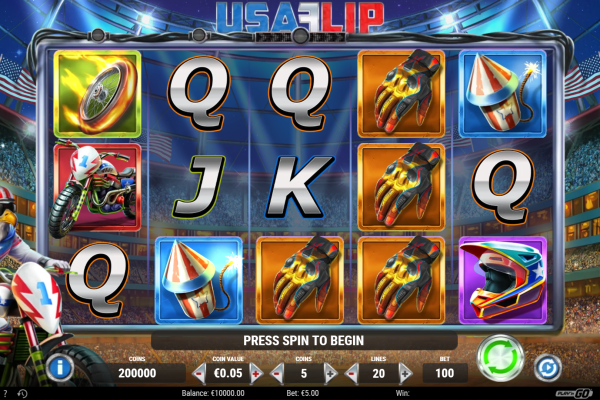Lower the number of coins per line
600x400 pixels.
click(278, 374)
